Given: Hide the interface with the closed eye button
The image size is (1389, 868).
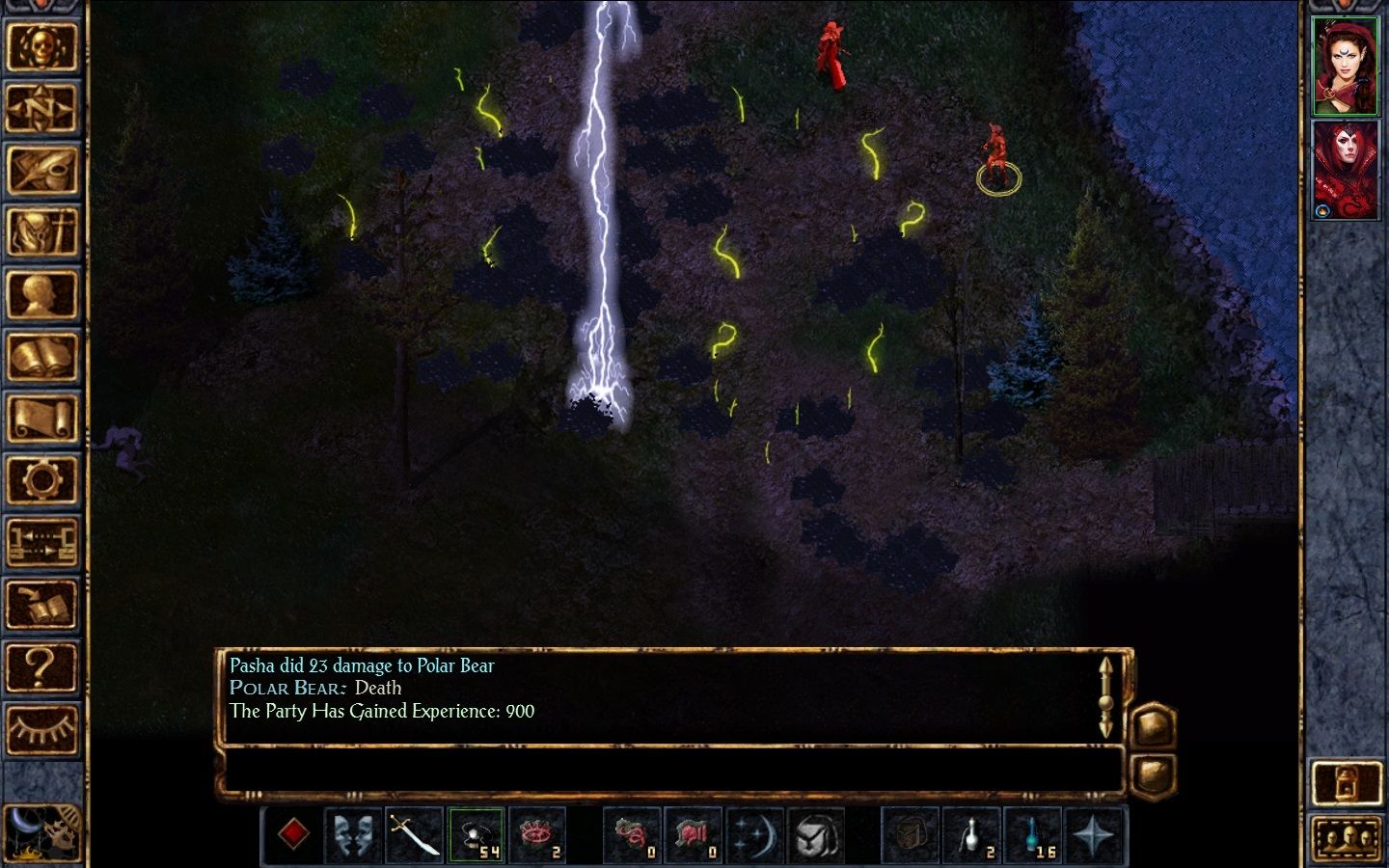Looking at the screenshot, I should (x=41, y=729).
